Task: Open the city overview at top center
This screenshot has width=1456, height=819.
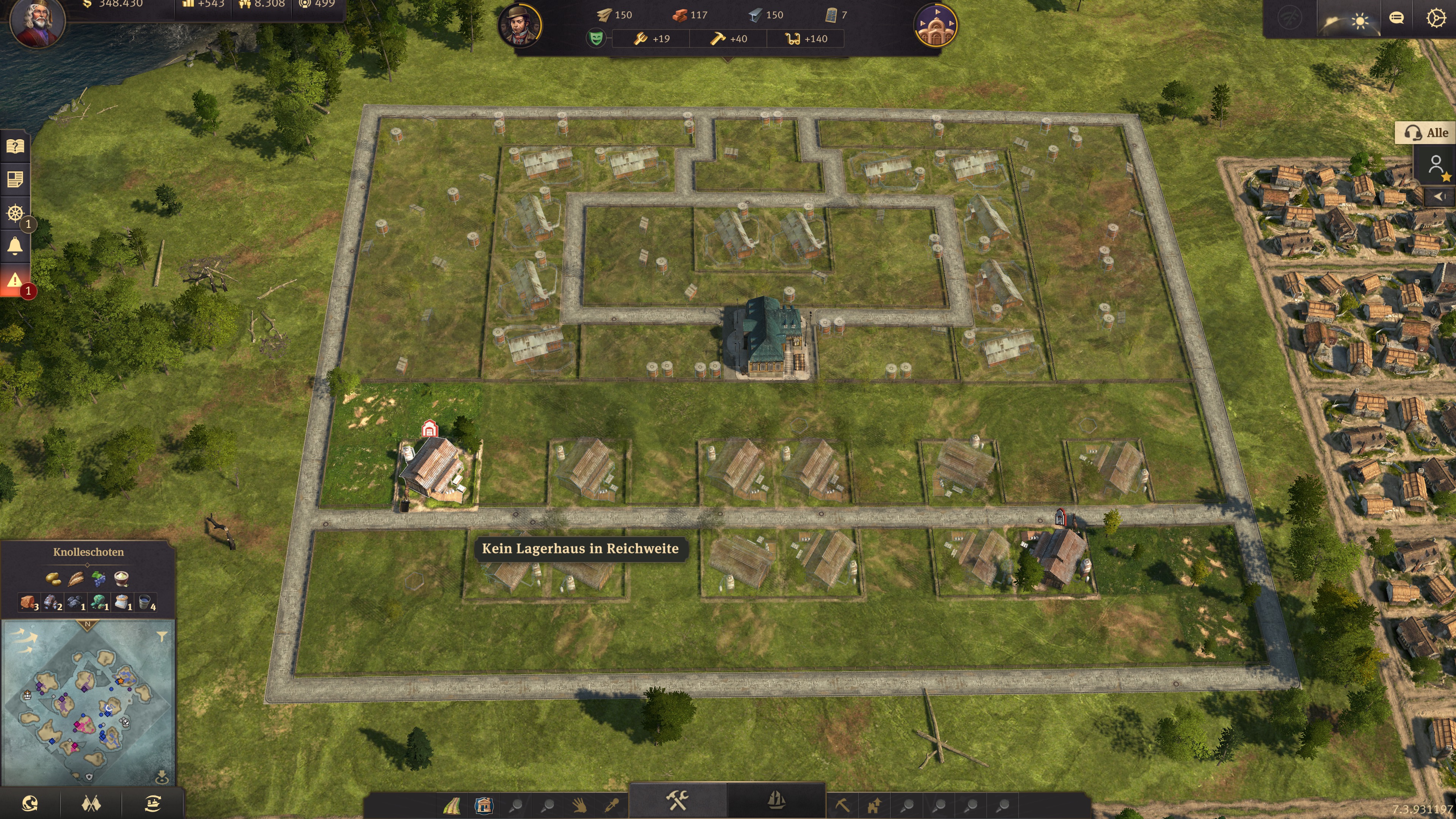Action: point(935,25)
